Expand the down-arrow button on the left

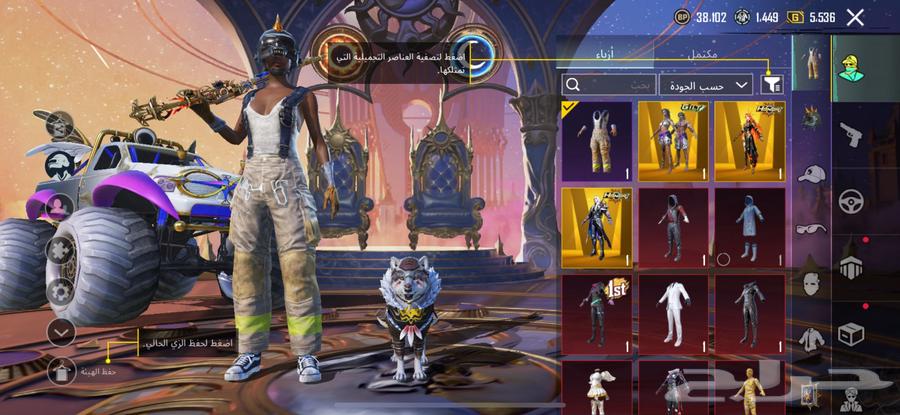pos(61,331)
